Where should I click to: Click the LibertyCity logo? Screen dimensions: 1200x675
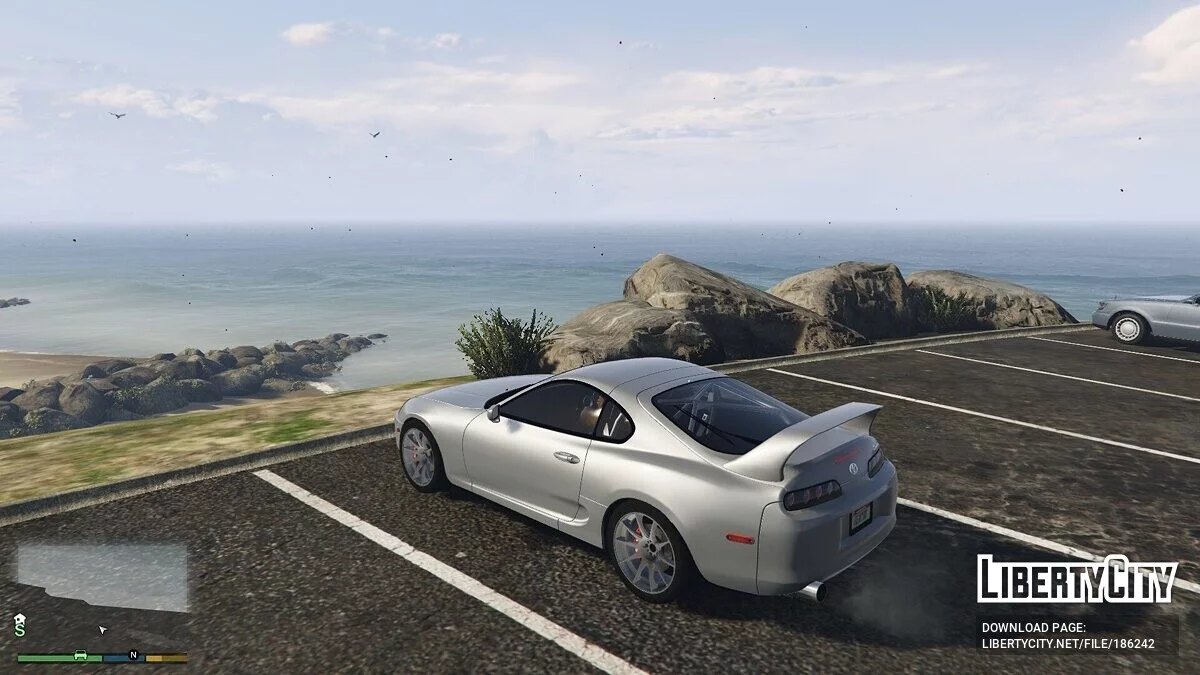(1077, 579)
